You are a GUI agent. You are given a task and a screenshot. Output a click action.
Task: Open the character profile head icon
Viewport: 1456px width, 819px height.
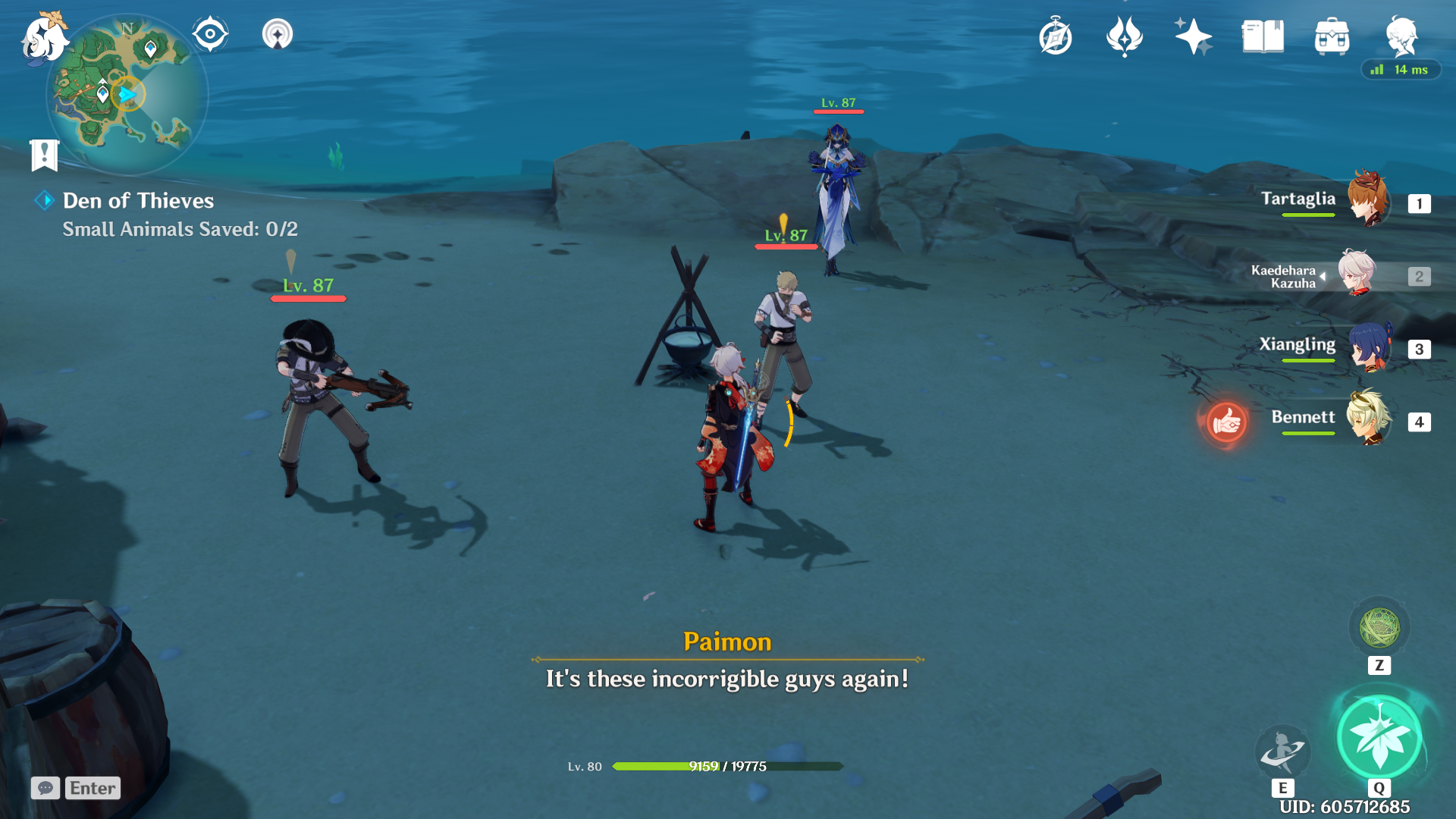pos(1401,36)
